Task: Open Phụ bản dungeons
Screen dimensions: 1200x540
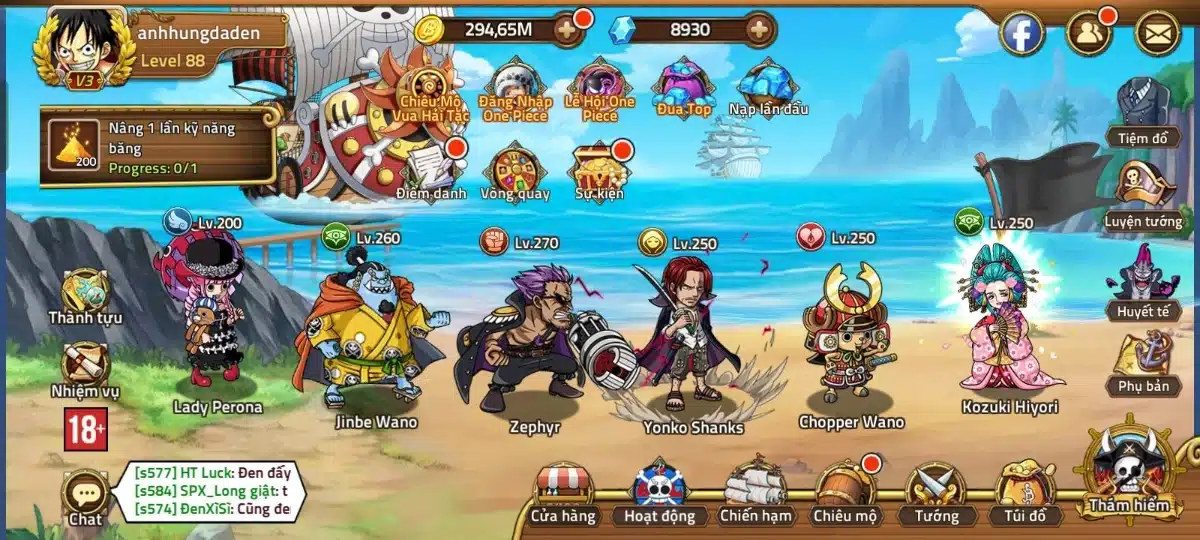Action: pos(1143,358)
